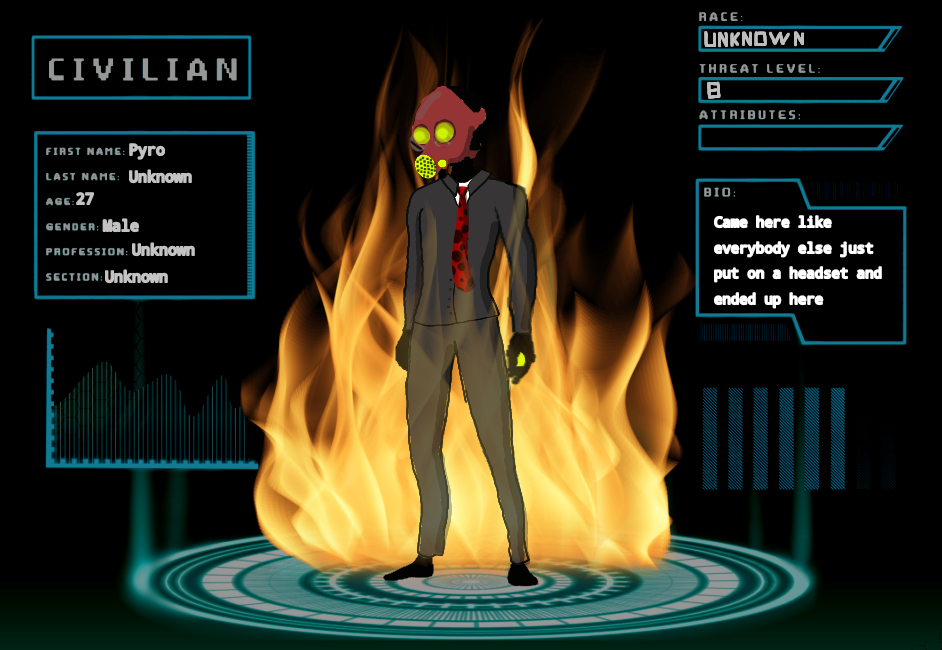Select the last name Unknown field
Screen dimensions: 942x650
pyautogui.click(x=160, y=177)
